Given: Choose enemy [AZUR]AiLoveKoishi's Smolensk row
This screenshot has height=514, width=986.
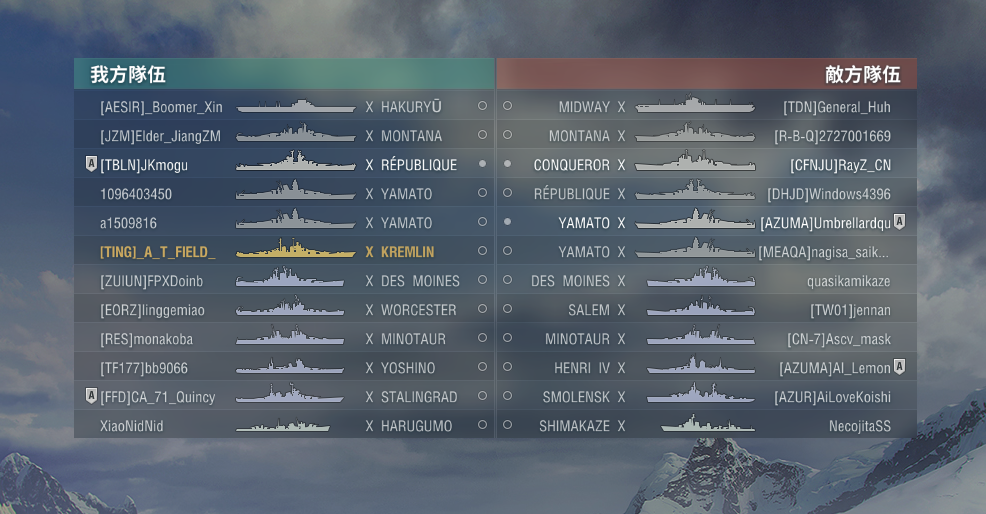Looking at the screenshot, I should (706, 397).
